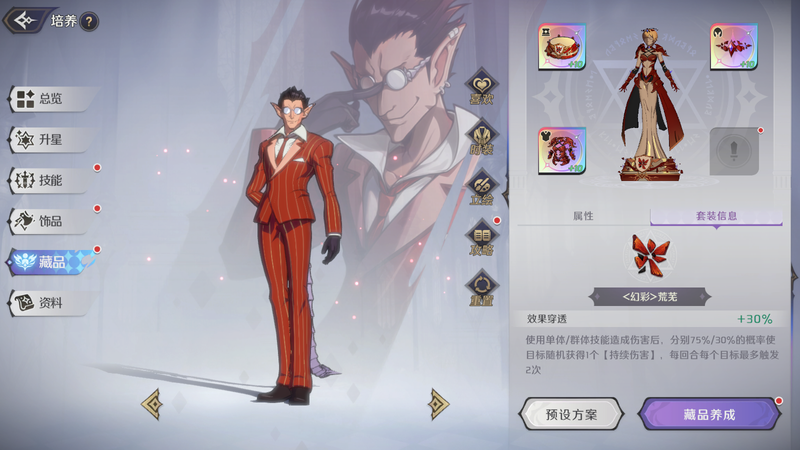Select the 饰品 accessories menu
Screen dimensions: 800x450
pyautogui.click(x=50, y=221)
